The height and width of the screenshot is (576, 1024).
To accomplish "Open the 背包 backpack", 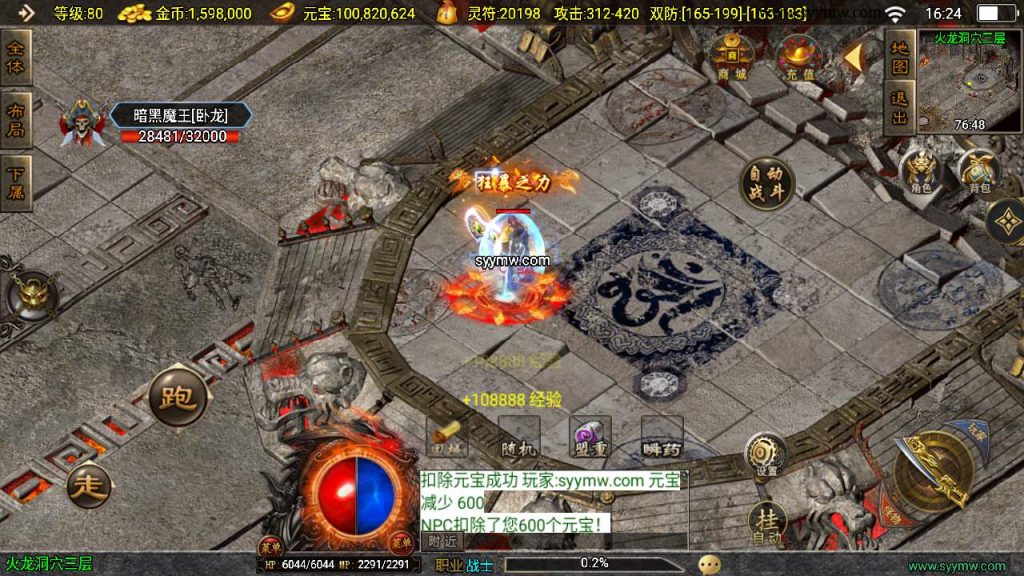I will [977, 171].
